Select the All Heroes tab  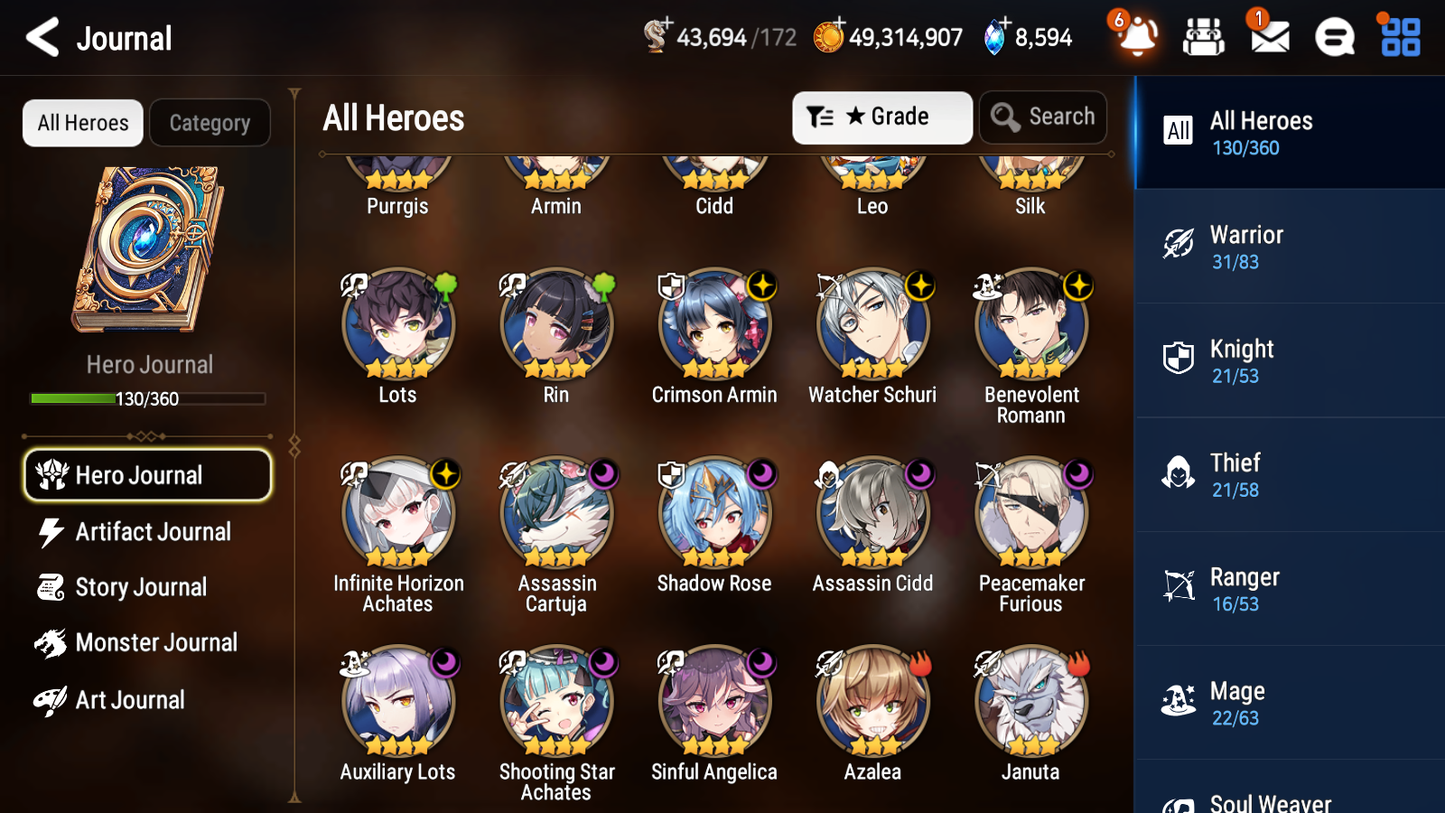point(82,122)
